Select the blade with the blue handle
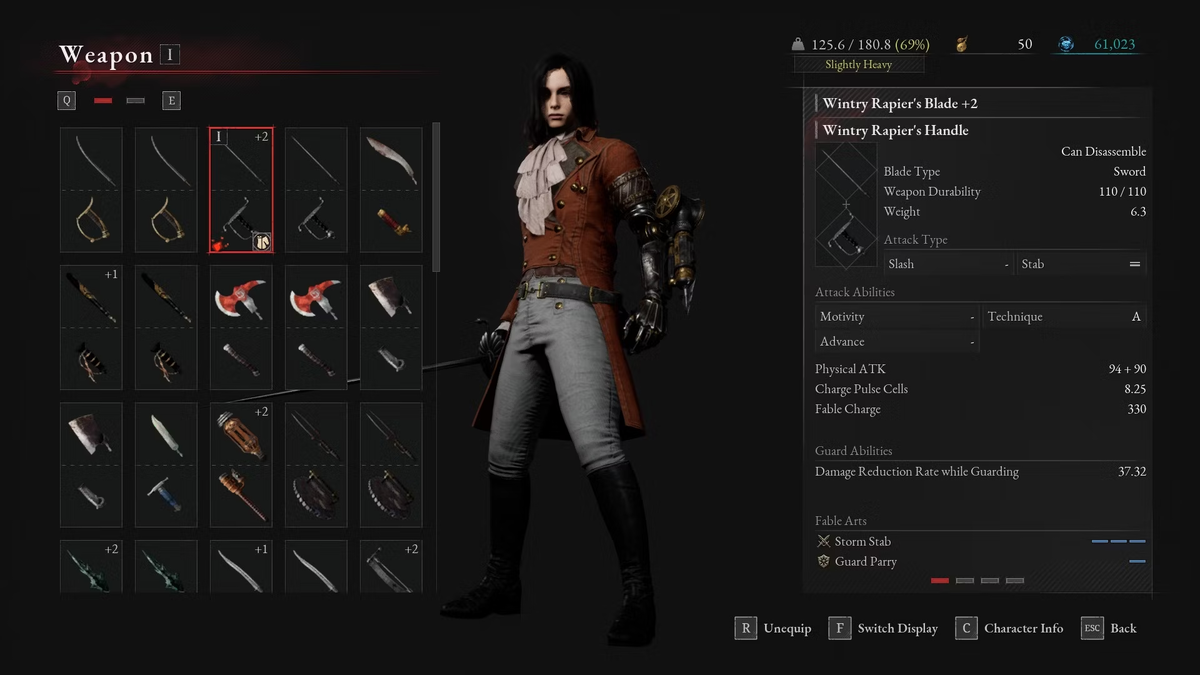 click(166, 464)
